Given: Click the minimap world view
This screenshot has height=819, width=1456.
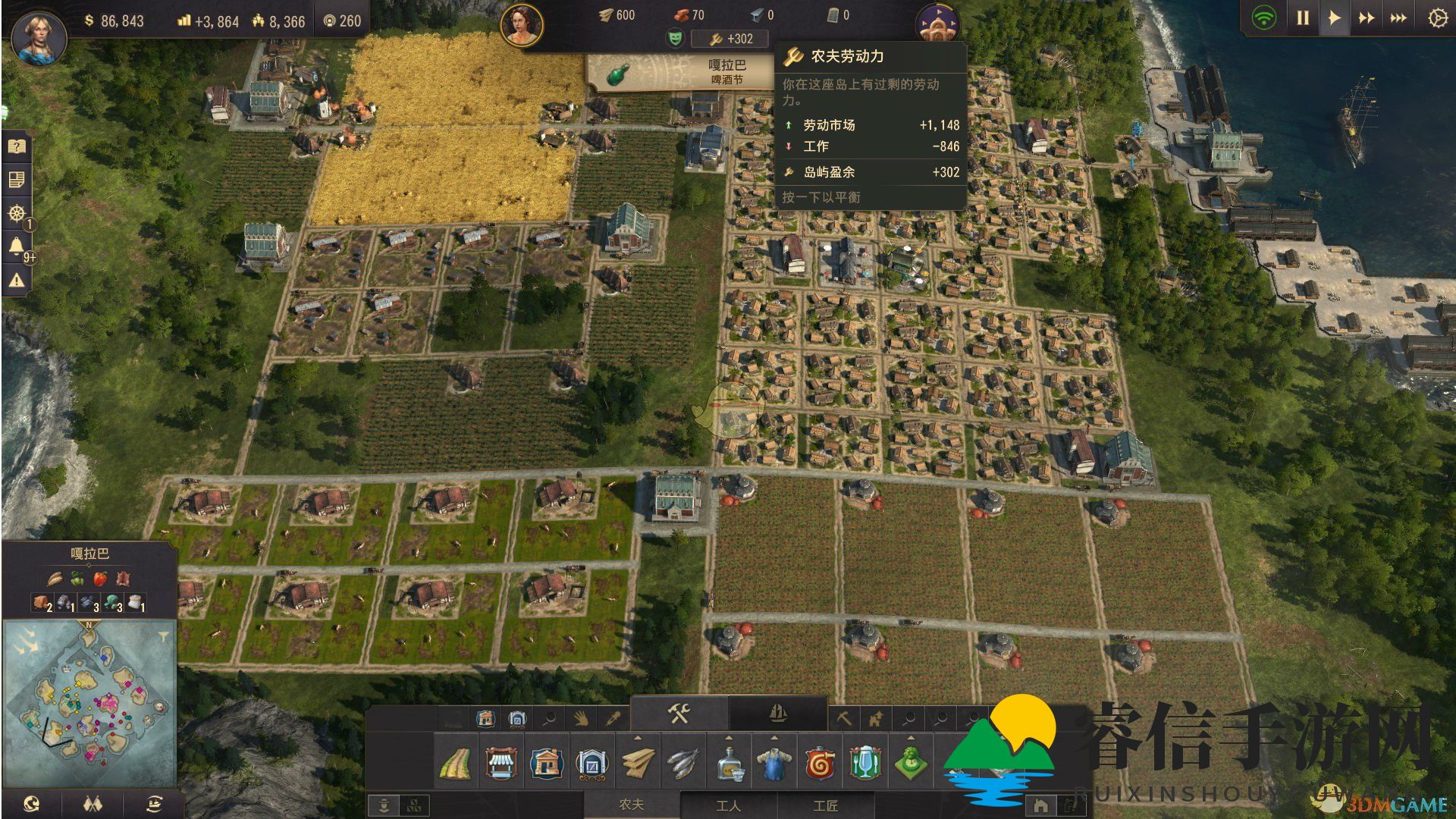Looking at the screenshot, I should pos(89,701).
